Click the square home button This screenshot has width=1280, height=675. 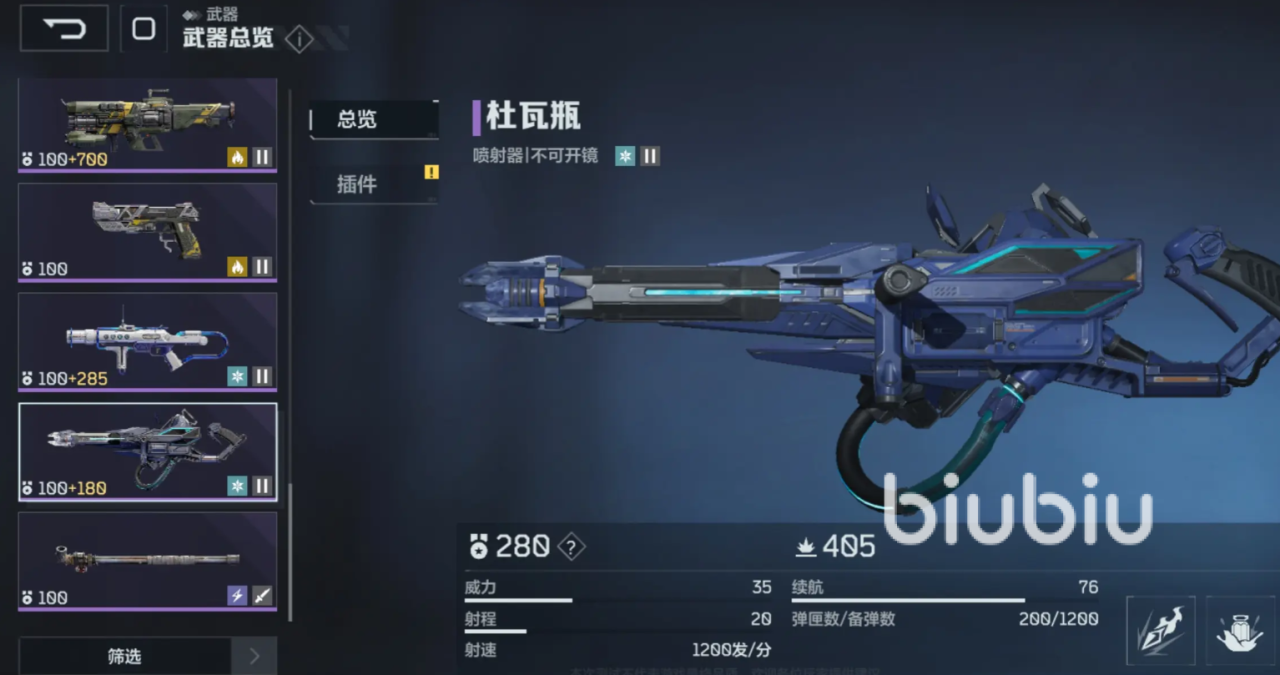coord(144,28)
